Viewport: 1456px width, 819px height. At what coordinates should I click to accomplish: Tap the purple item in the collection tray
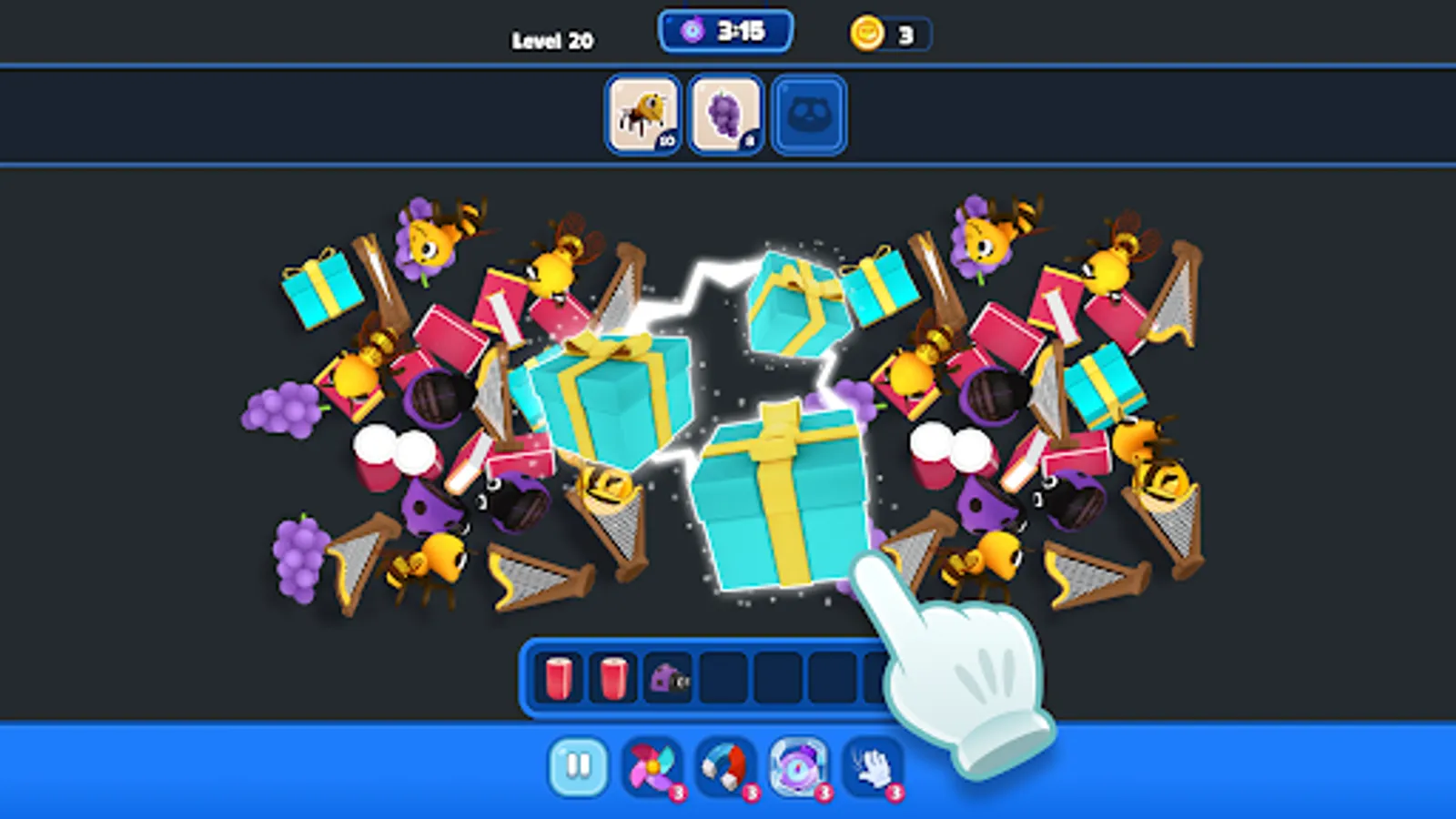[x=667, y=677]
